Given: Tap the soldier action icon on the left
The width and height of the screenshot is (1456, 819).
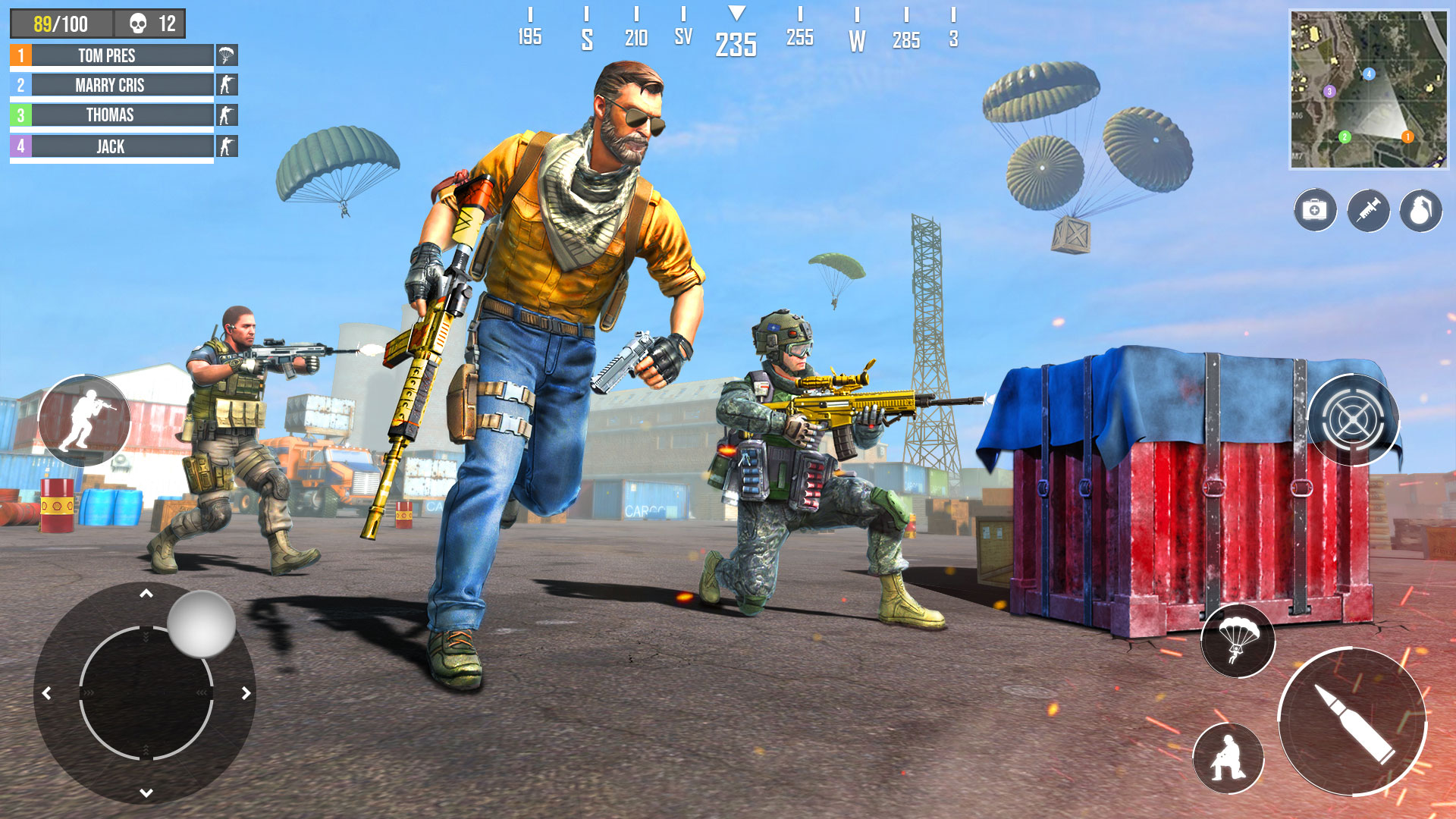Looking at the screenshot, I should point(86,421).
